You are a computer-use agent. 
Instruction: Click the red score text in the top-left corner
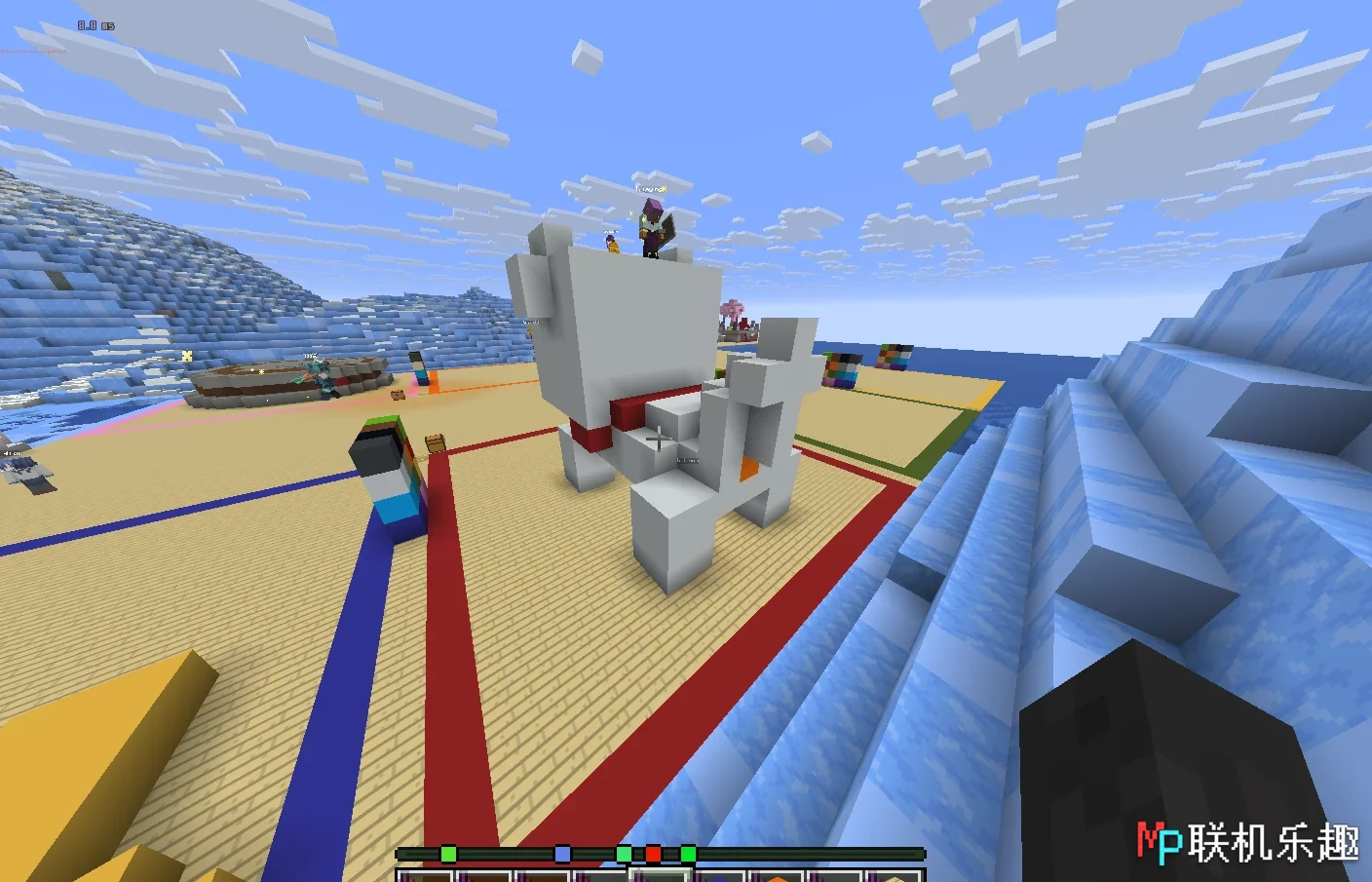(32, 50)
